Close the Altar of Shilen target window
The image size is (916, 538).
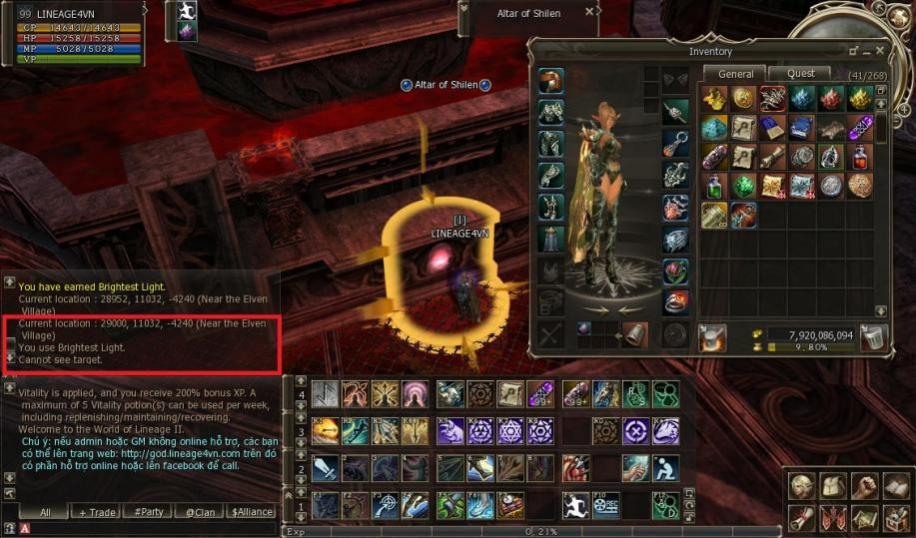[x=589, y=13]
